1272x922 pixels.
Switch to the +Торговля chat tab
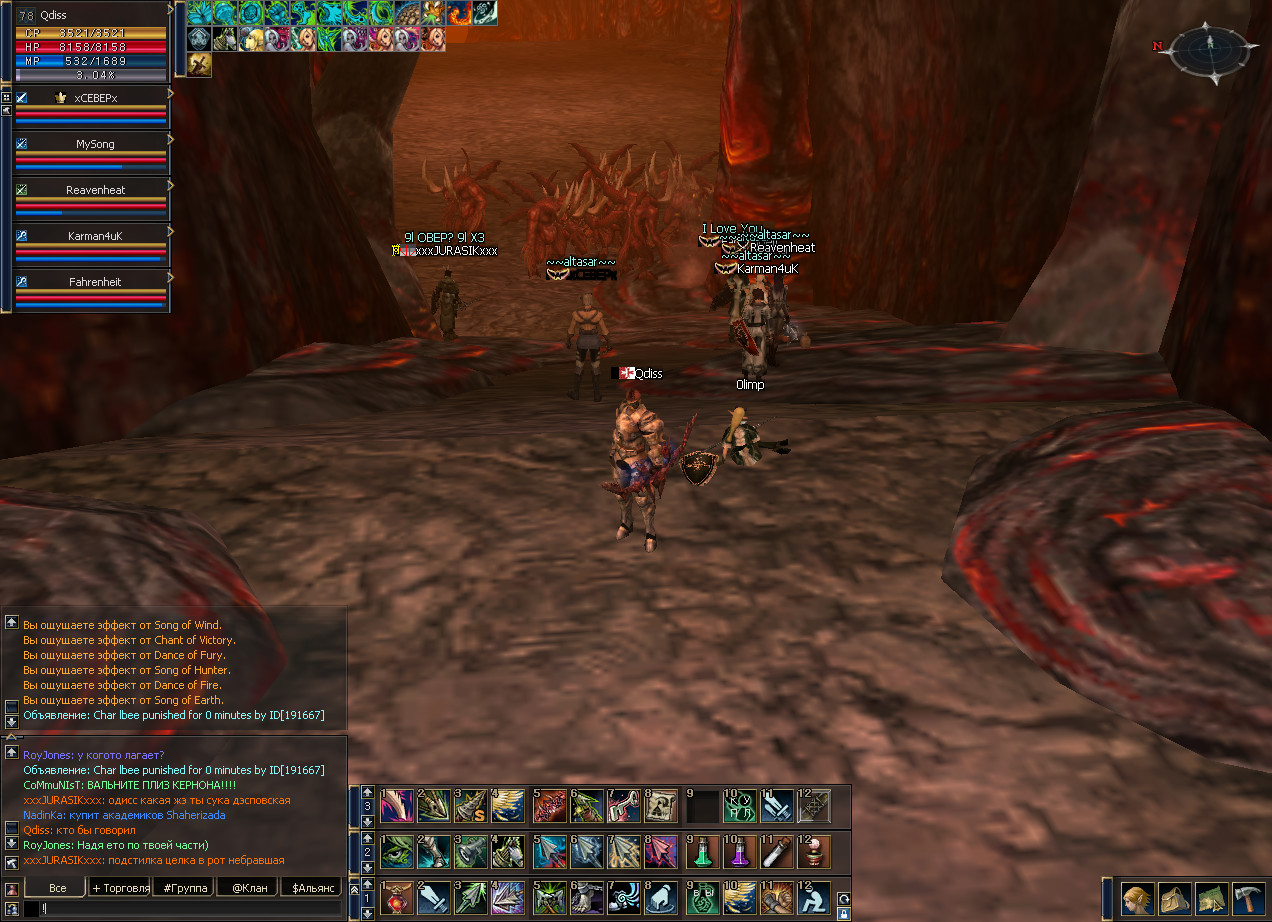pos(120,887)
